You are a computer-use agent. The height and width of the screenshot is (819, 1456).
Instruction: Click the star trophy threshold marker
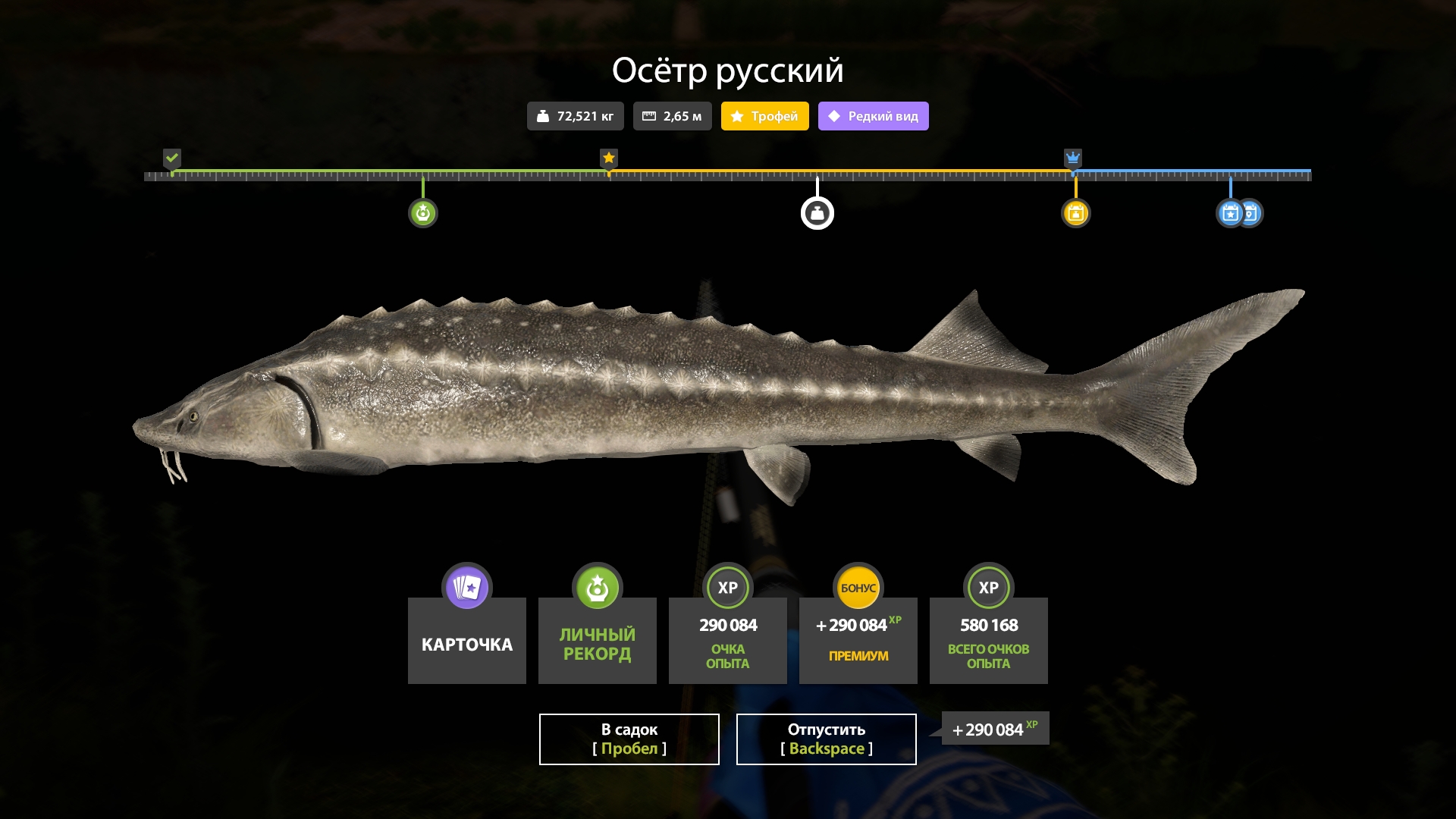pos(608,158)
